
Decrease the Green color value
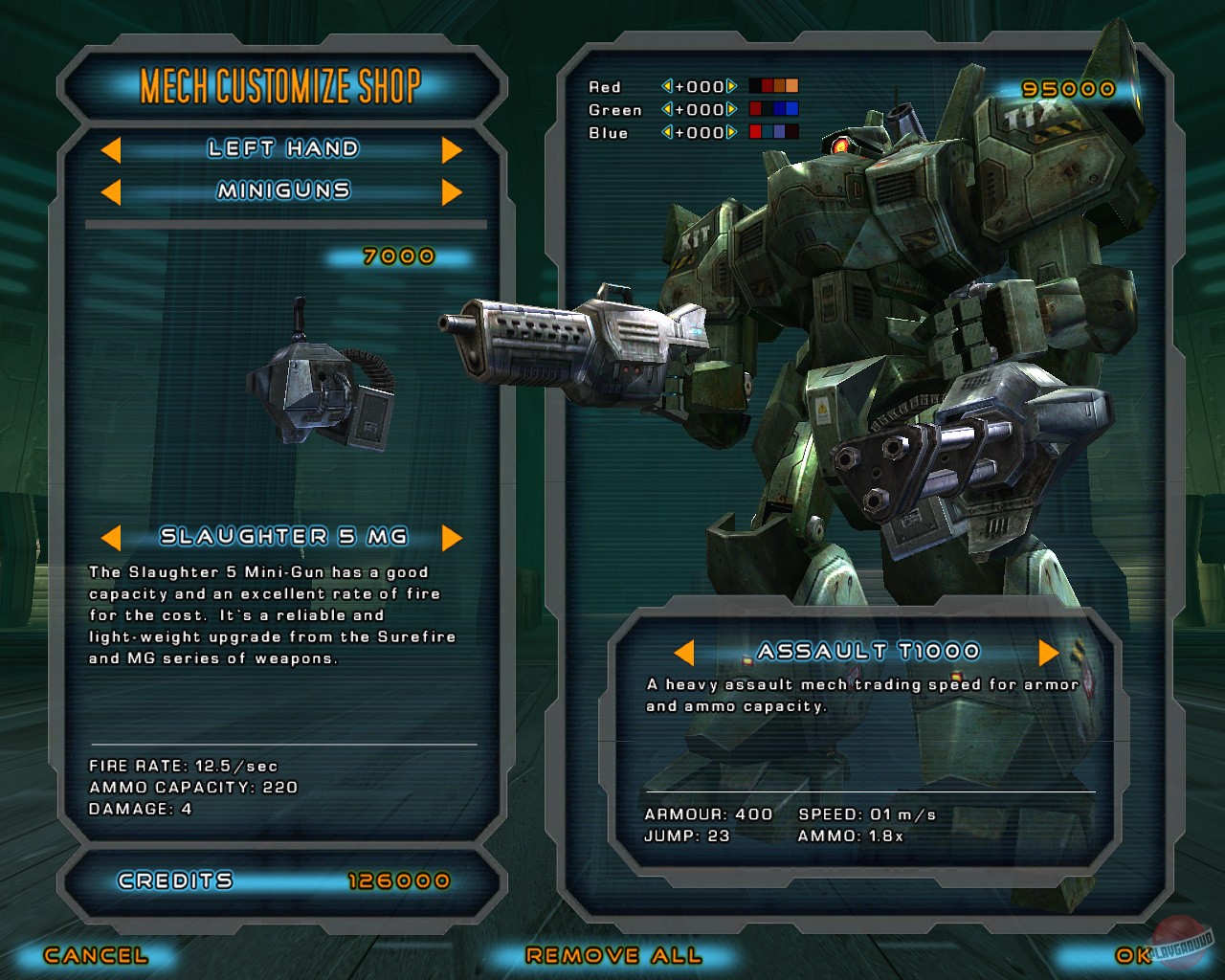(667, 109)
